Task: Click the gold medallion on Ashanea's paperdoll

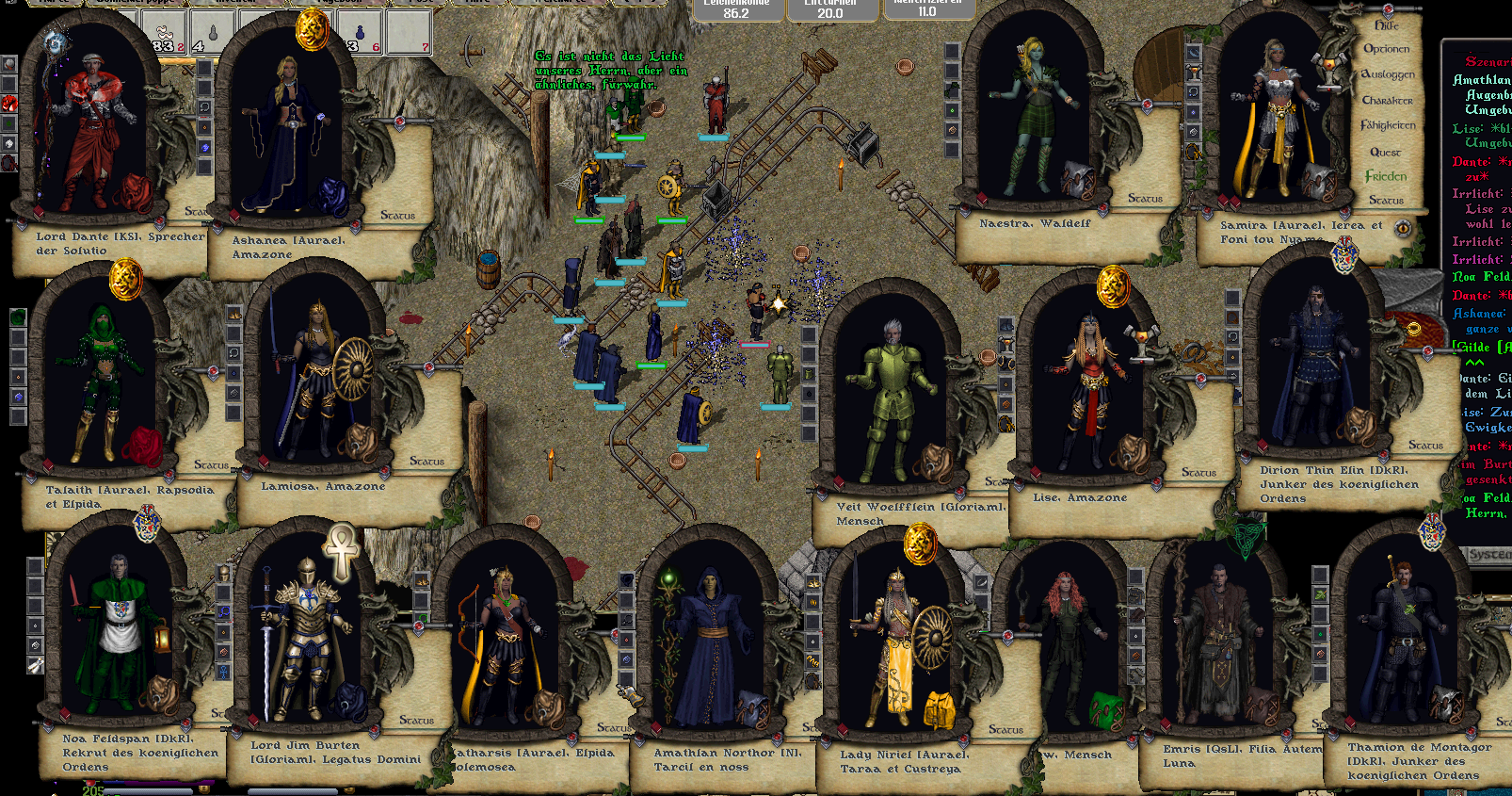Action: point(312,30)
